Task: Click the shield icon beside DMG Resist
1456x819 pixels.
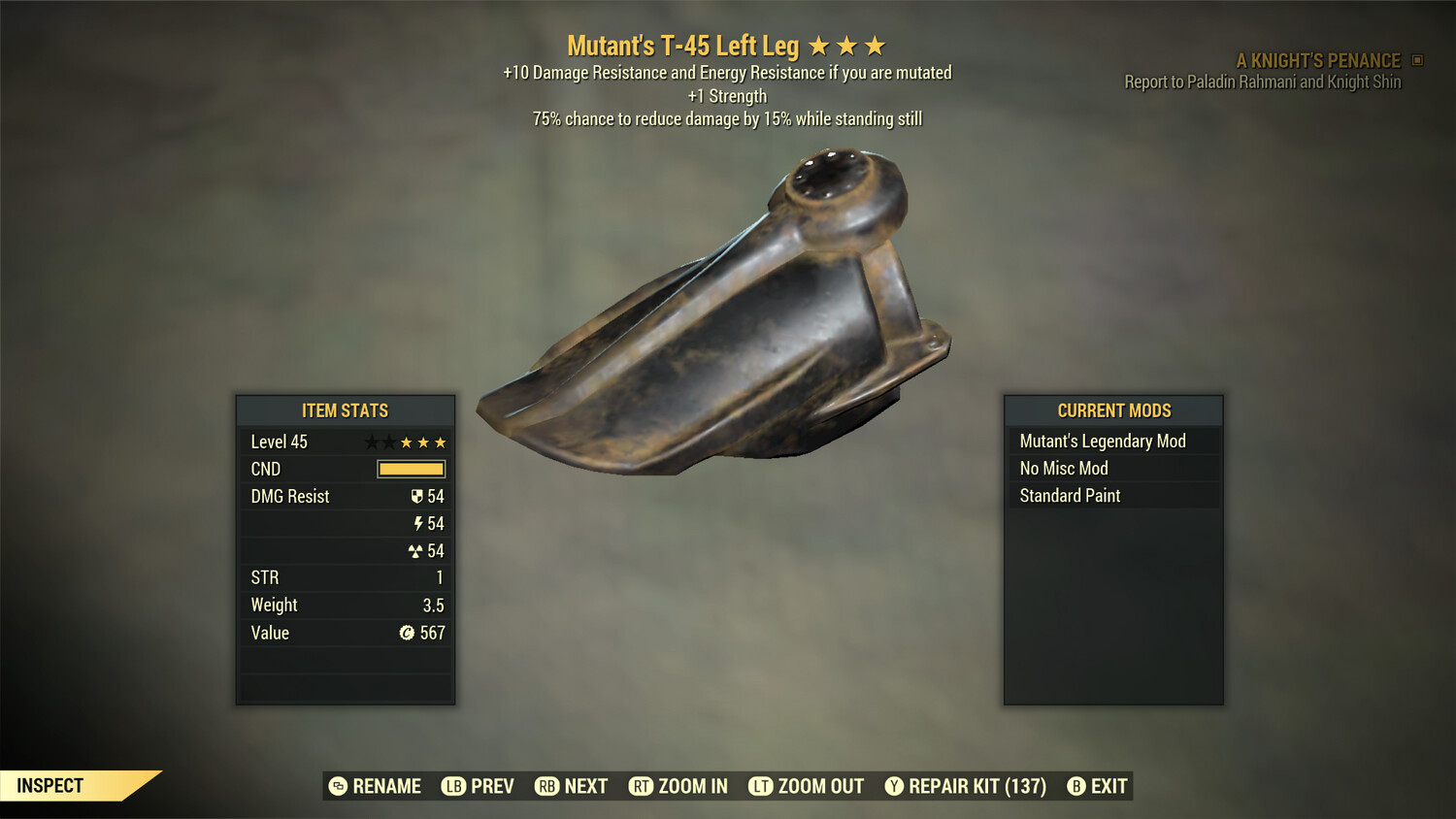Action: click(416, 496)
